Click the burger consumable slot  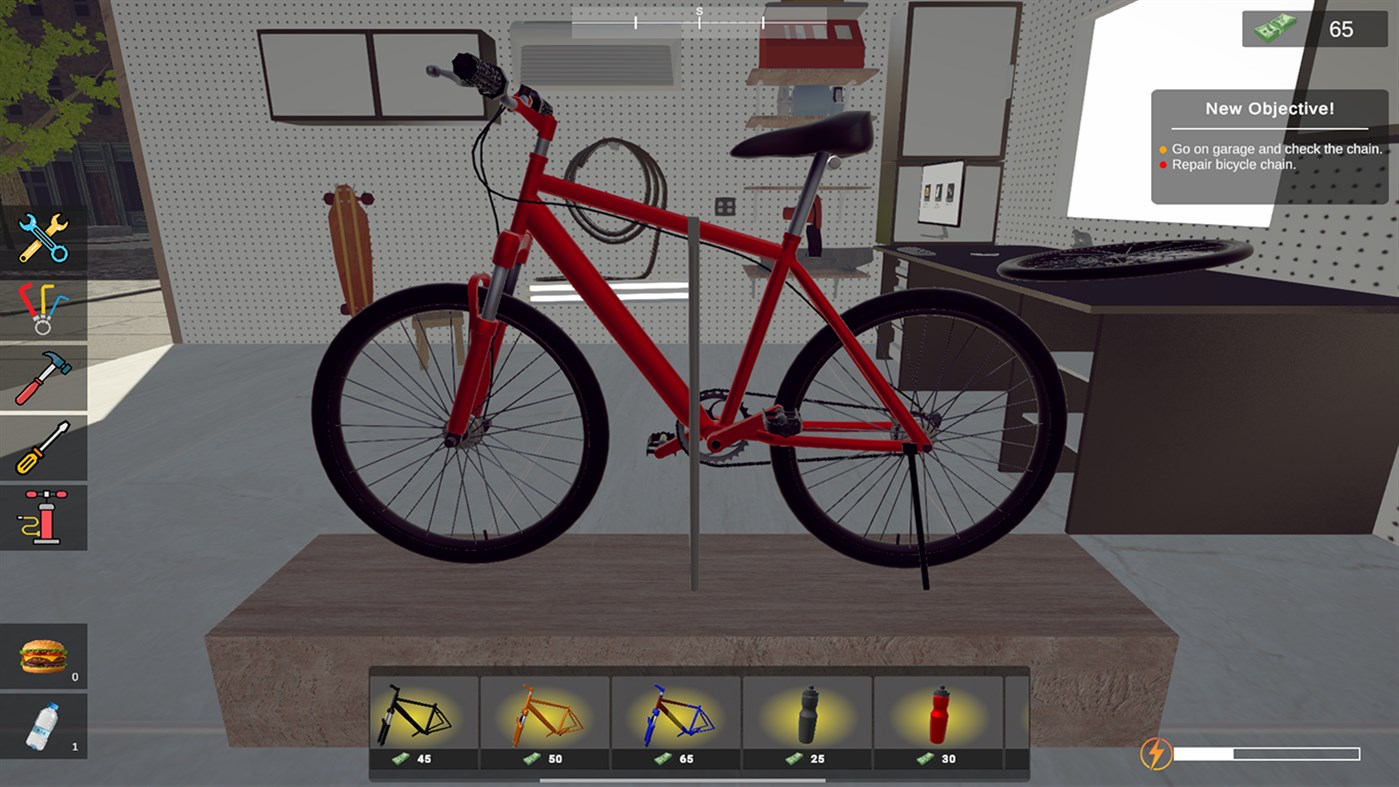pos(44,655)
